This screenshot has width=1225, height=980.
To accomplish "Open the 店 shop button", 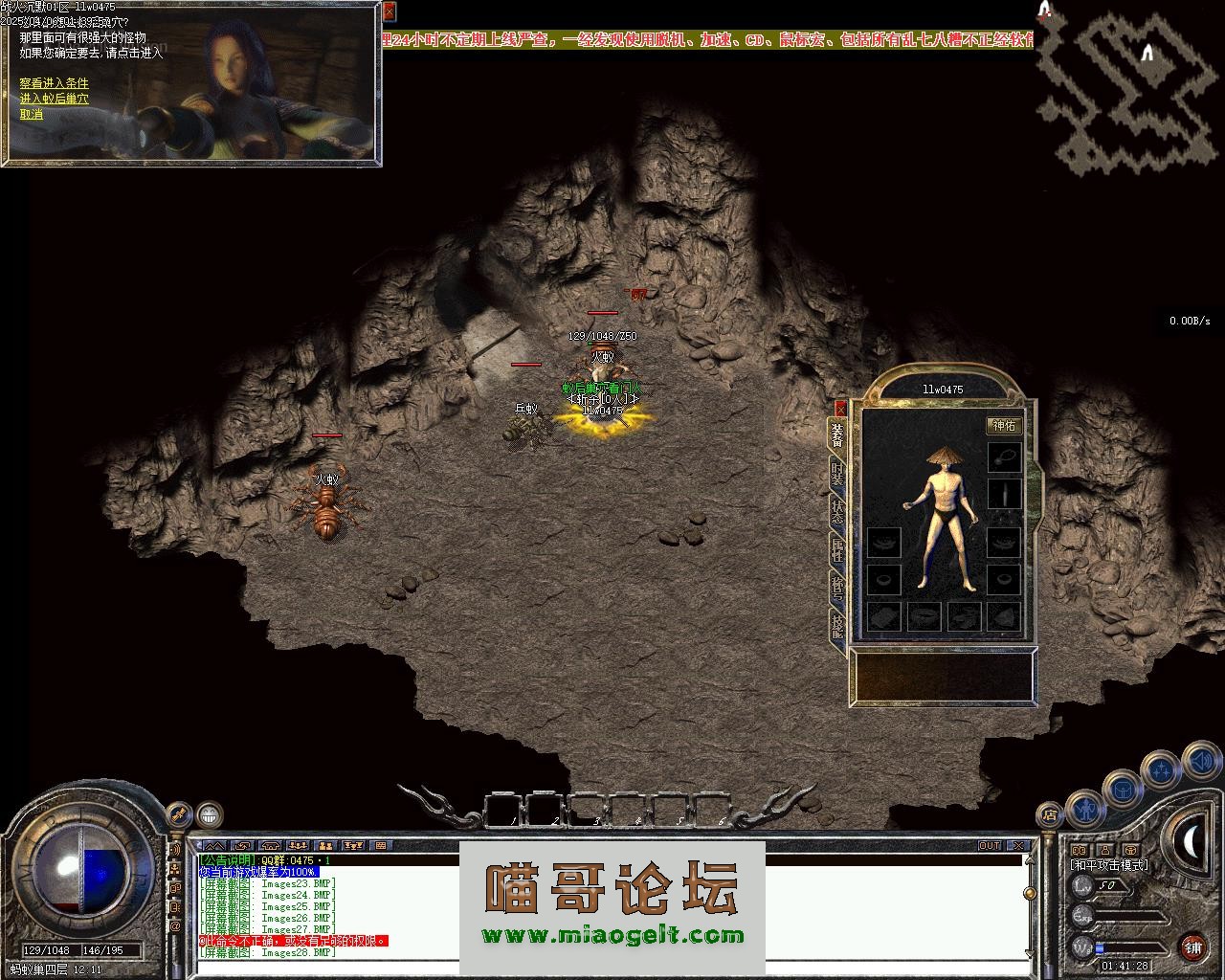I will (x=1049, y=815).
